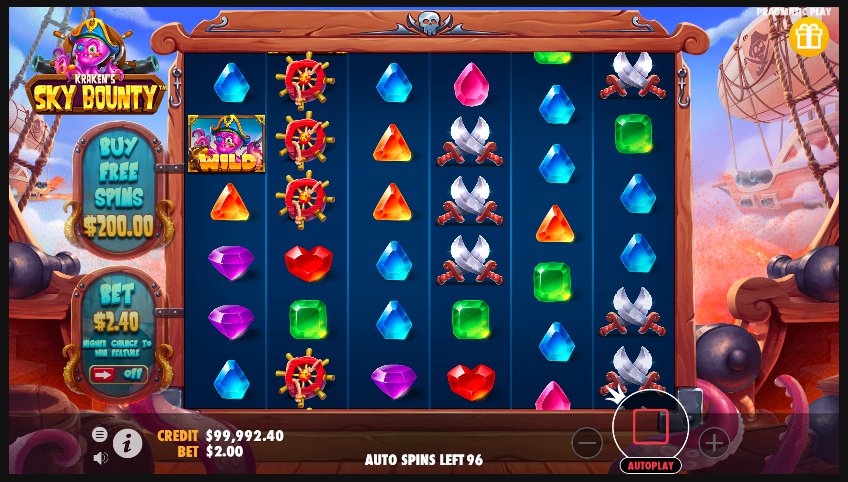Open the yellow gift box promotions
Screen dimensions: 848x482
[808, 37]
